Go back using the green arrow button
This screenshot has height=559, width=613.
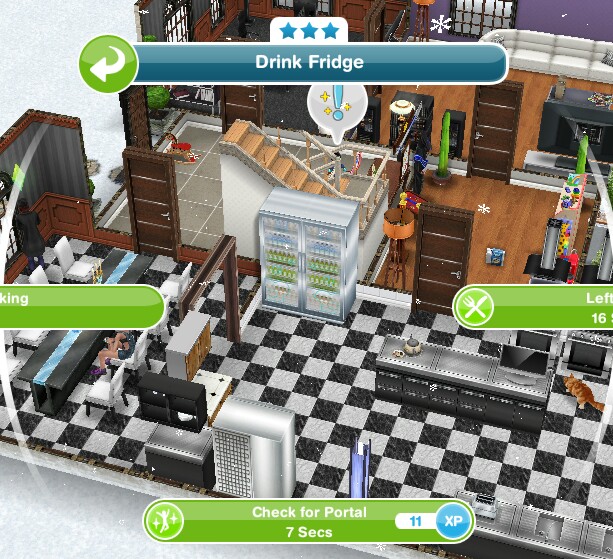[x=108, y=63]
